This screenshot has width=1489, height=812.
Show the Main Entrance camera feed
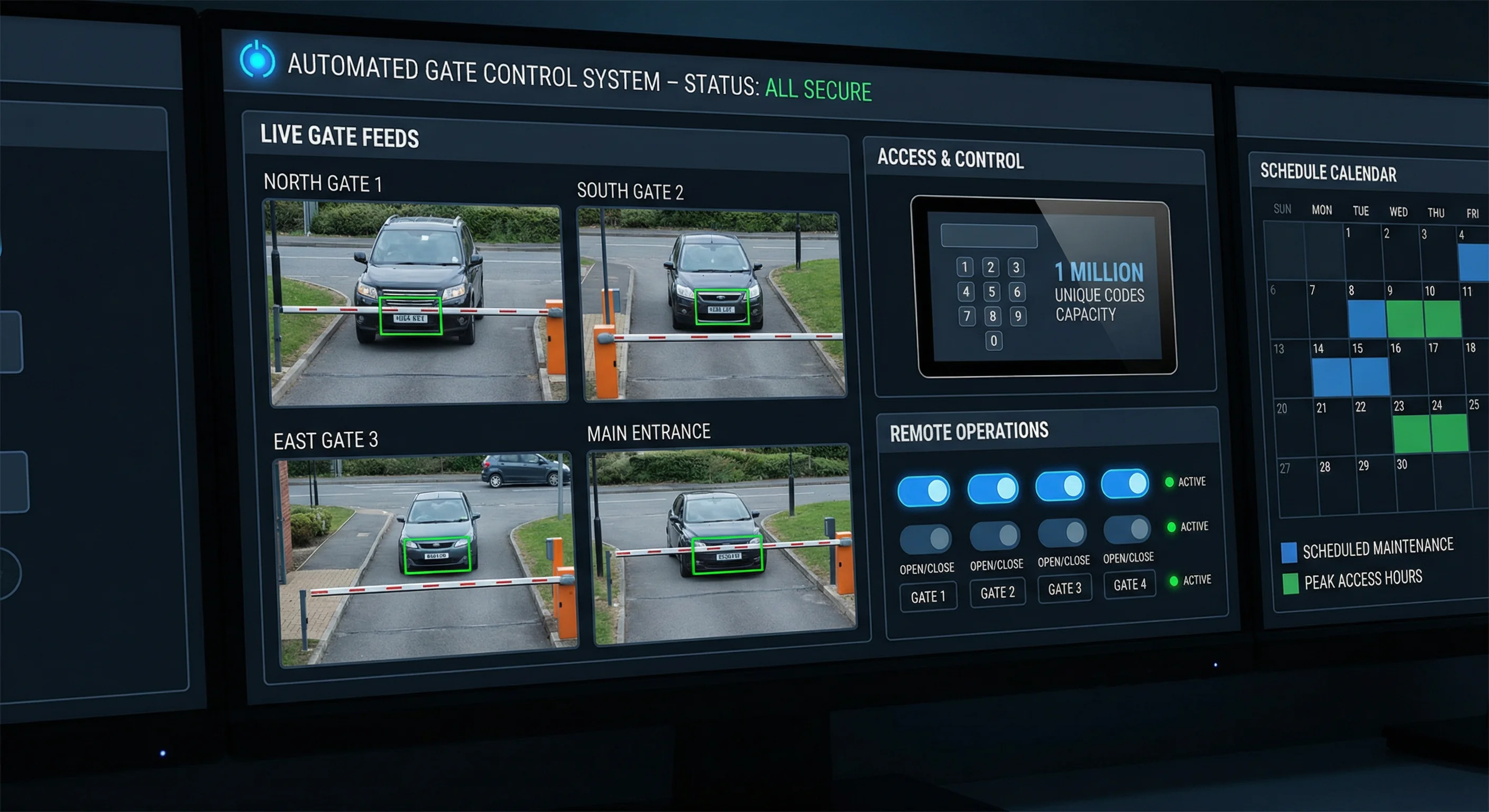pyautogui.click(x=723, y=544)
